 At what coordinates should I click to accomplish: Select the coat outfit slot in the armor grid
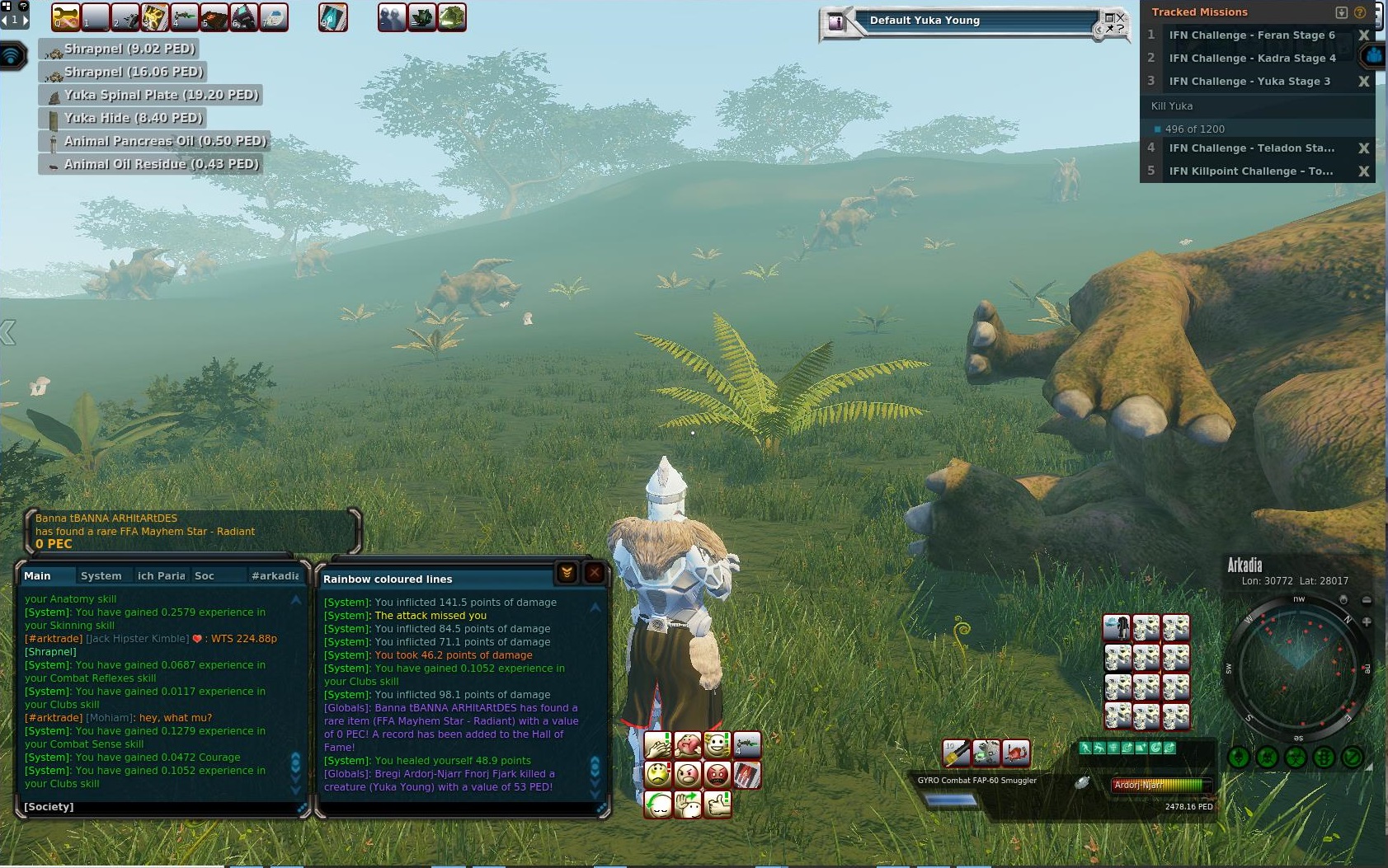(1117, 628)
